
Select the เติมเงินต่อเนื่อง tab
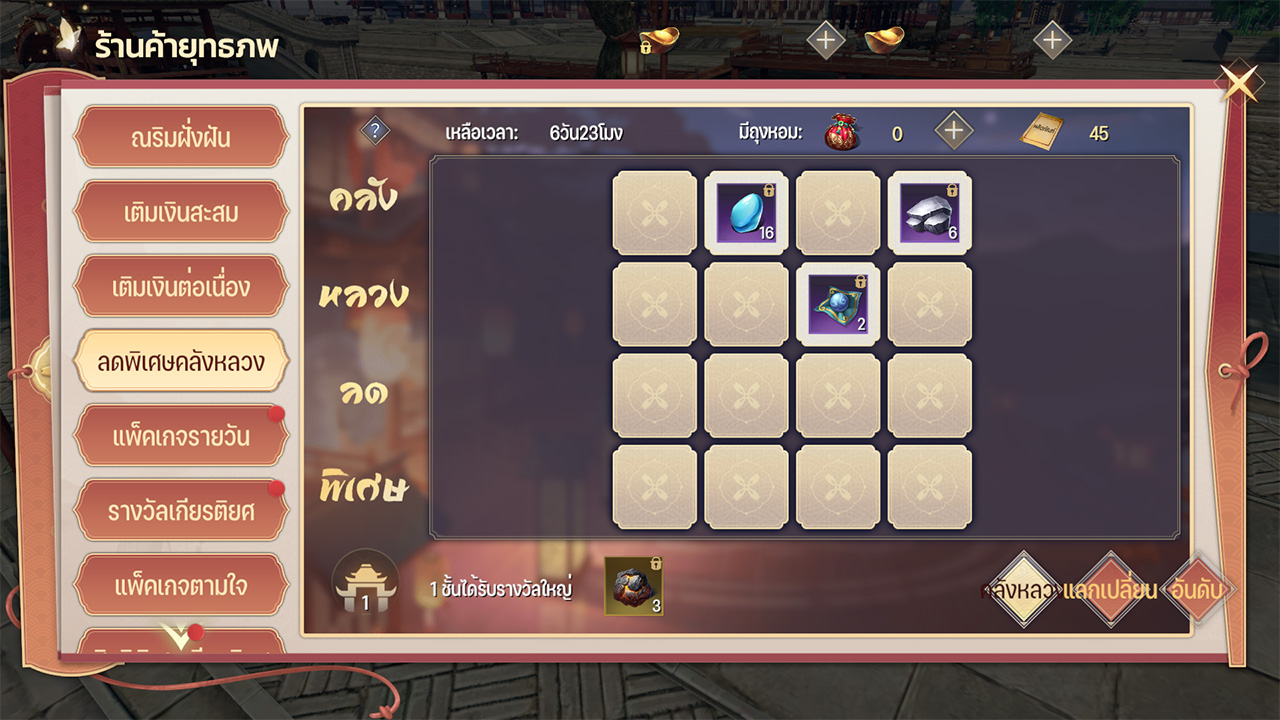point(181,287)
